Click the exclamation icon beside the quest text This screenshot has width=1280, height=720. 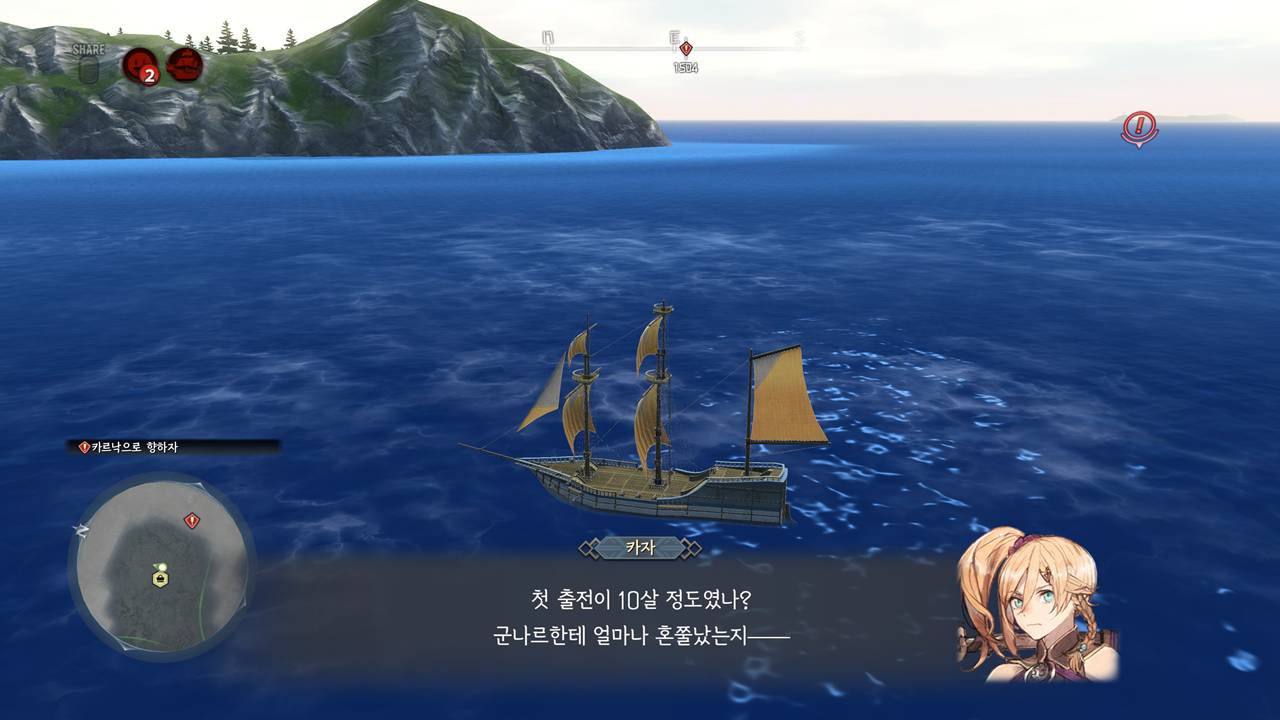click(x=83, y=448)
